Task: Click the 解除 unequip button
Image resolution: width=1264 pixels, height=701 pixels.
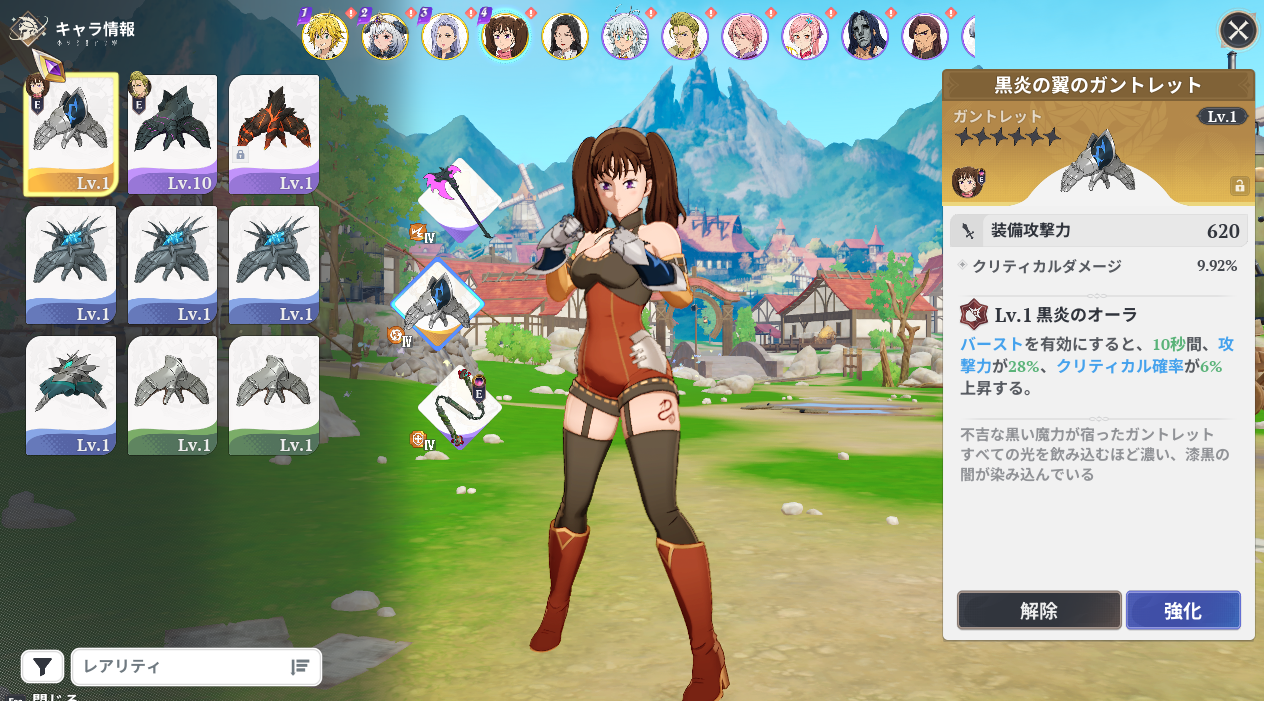Action: [x=1039, y=610]
